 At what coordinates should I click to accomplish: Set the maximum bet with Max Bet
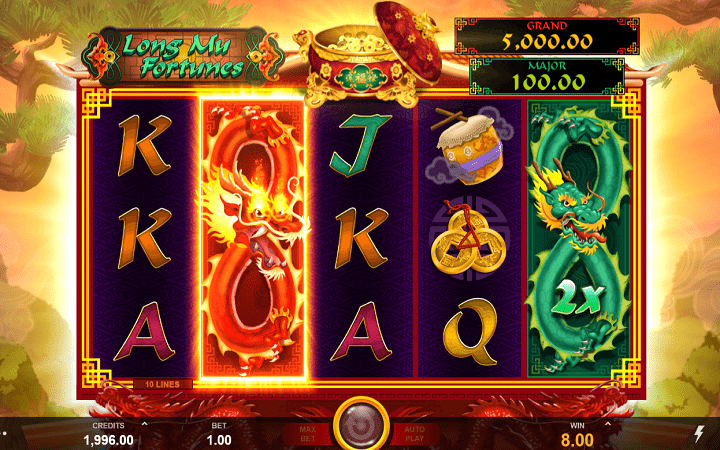click(x=307, y=432)
